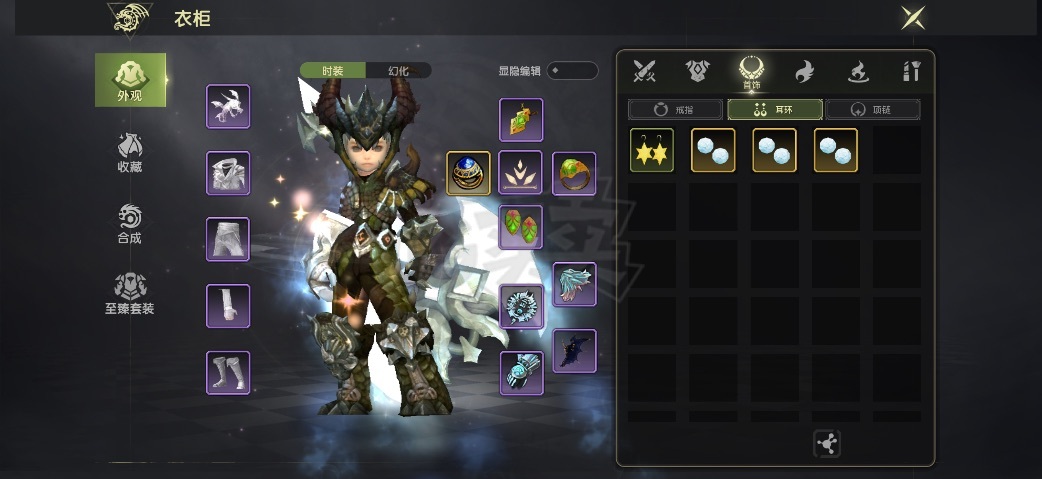The image size is (1042, 479).
Task: Click the share button below the item grid
Action: pos(827,444)
